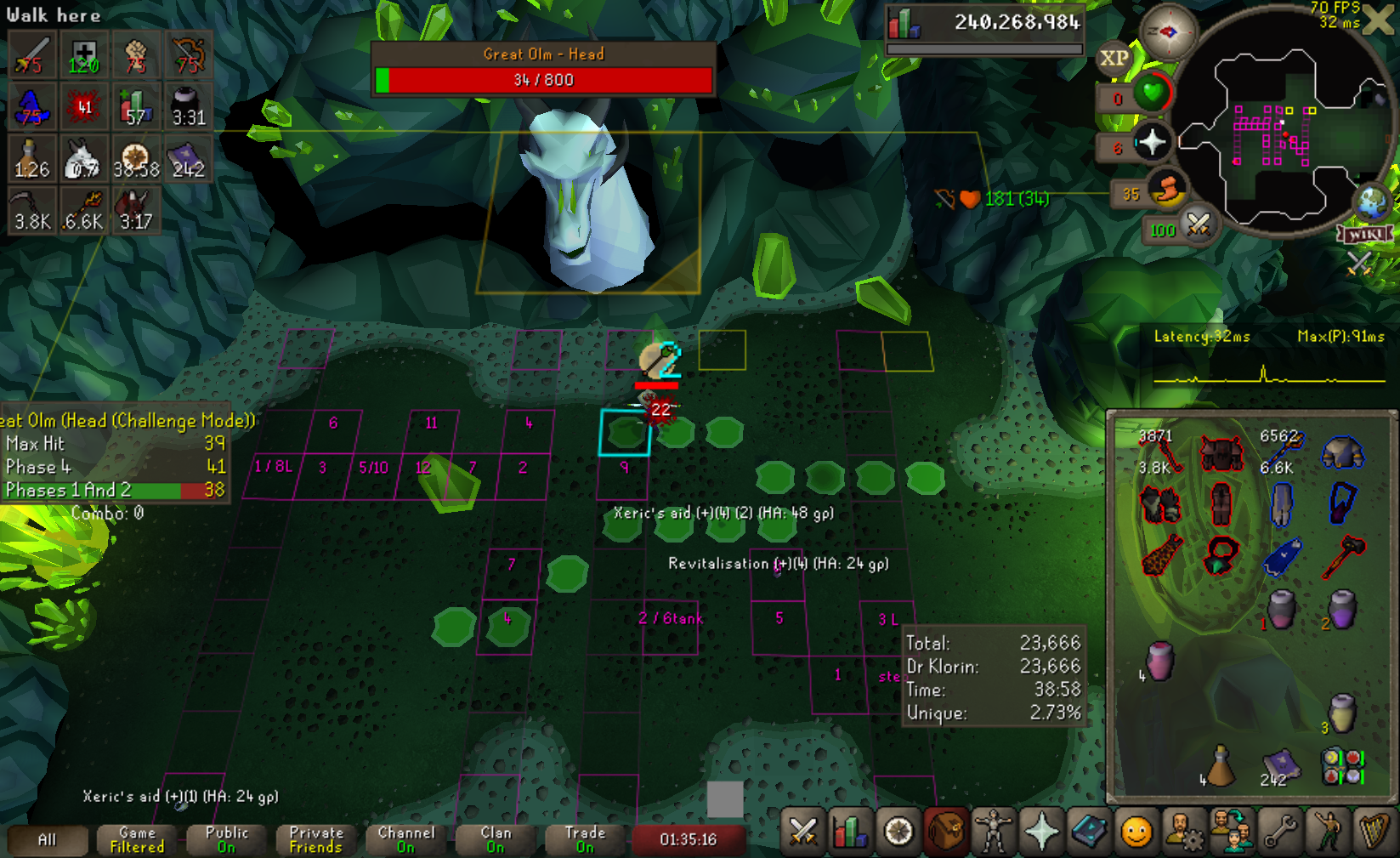Image resolution: width=1400 pixels, height=858 pixels.
Task: Toggle the Public chat filter
Action: coord(227,839)
